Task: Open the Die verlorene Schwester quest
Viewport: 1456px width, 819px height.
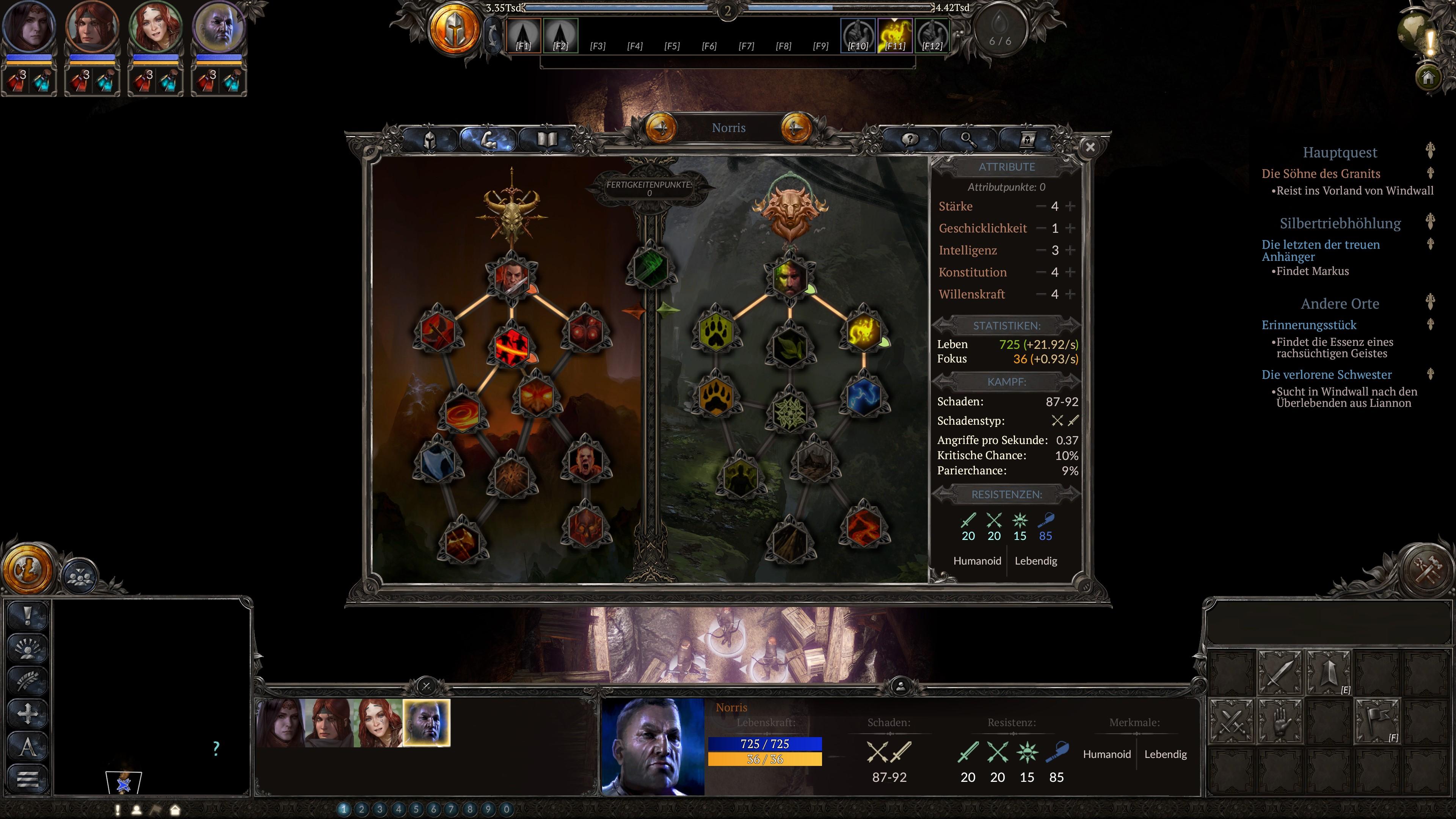Action: tap(1326, 375)
